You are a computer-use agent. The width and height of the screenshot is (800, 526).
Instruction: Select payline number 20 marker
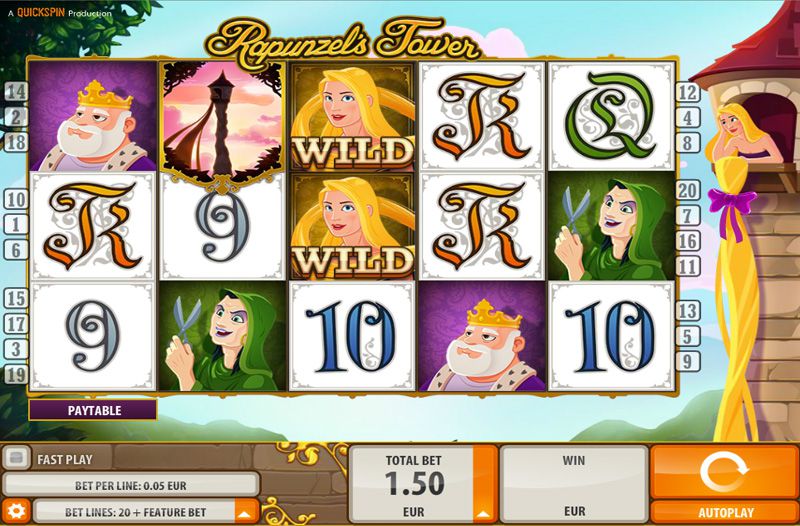(x=687, y=190)
